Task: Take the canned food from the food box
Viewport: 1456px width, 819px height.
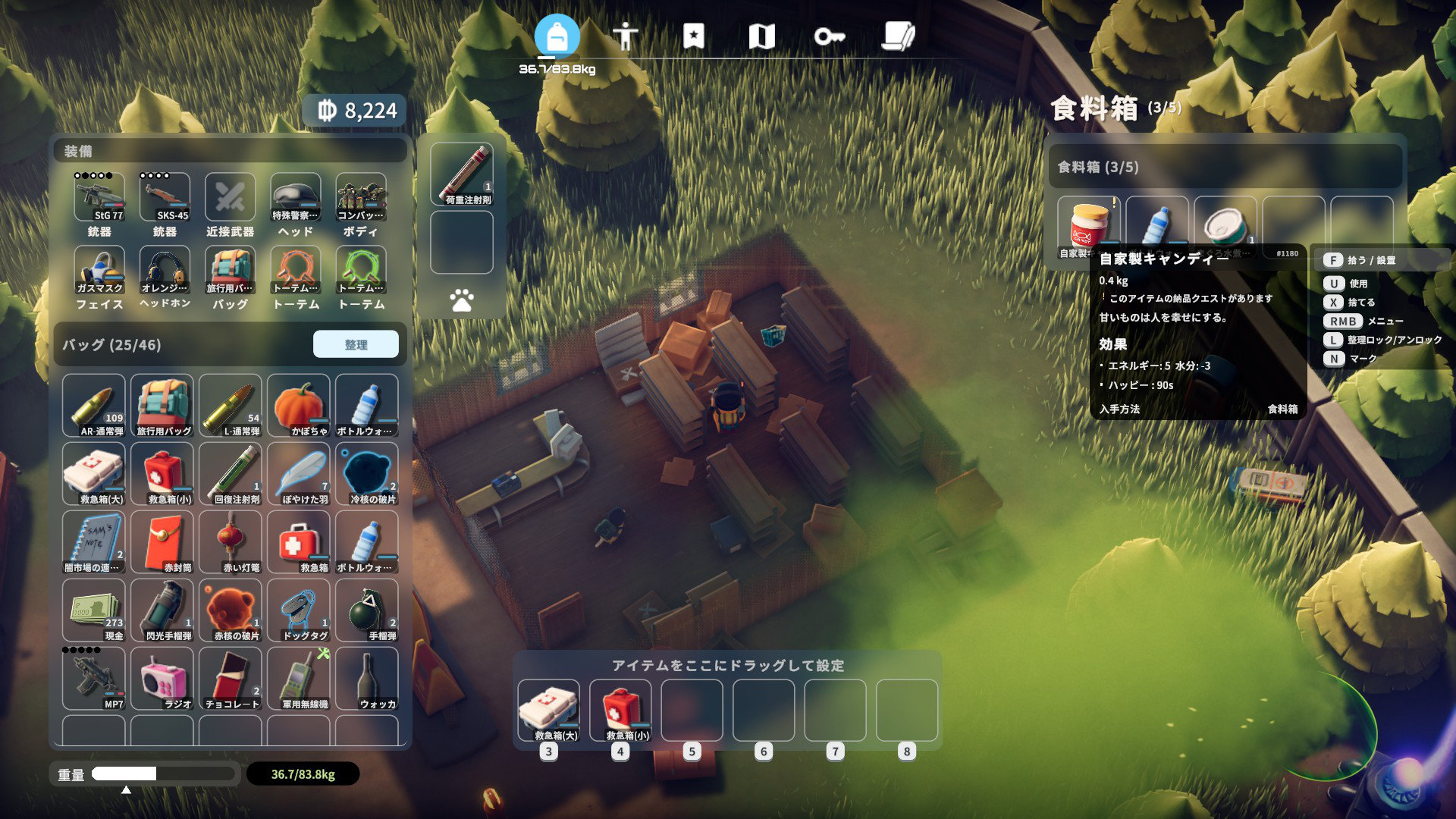Action: [1225, 227]
